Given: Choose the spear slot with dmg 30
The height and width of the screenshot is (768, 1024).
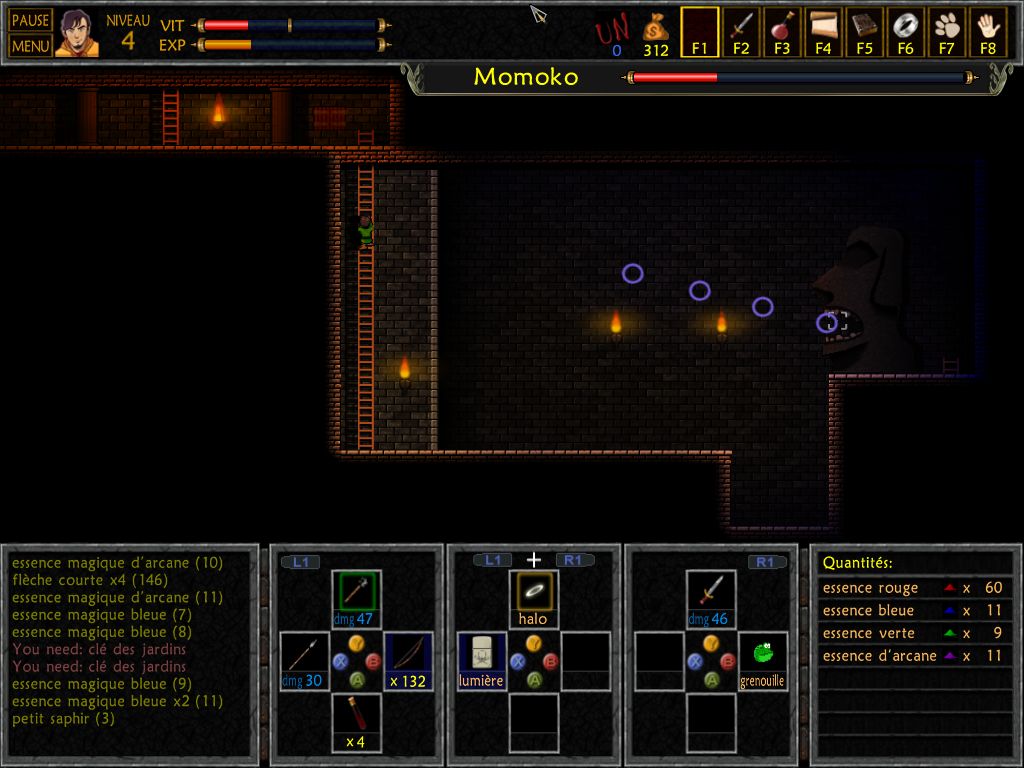Looking at the screenshot, I should pos(304,660).
